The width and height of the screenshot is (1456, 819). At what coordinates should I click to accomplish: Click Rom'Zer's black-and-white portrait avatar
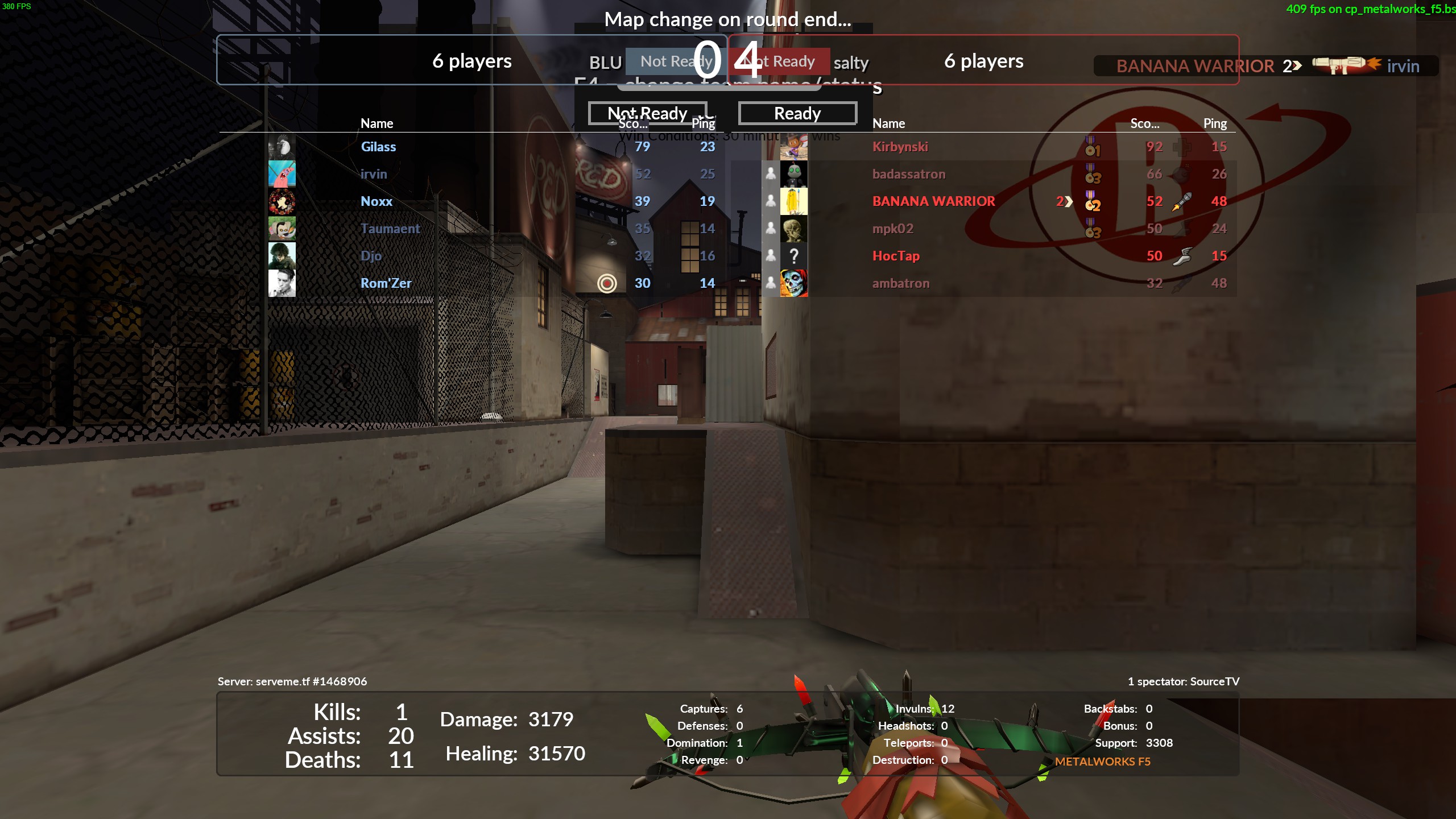click(x=282, y=283)
